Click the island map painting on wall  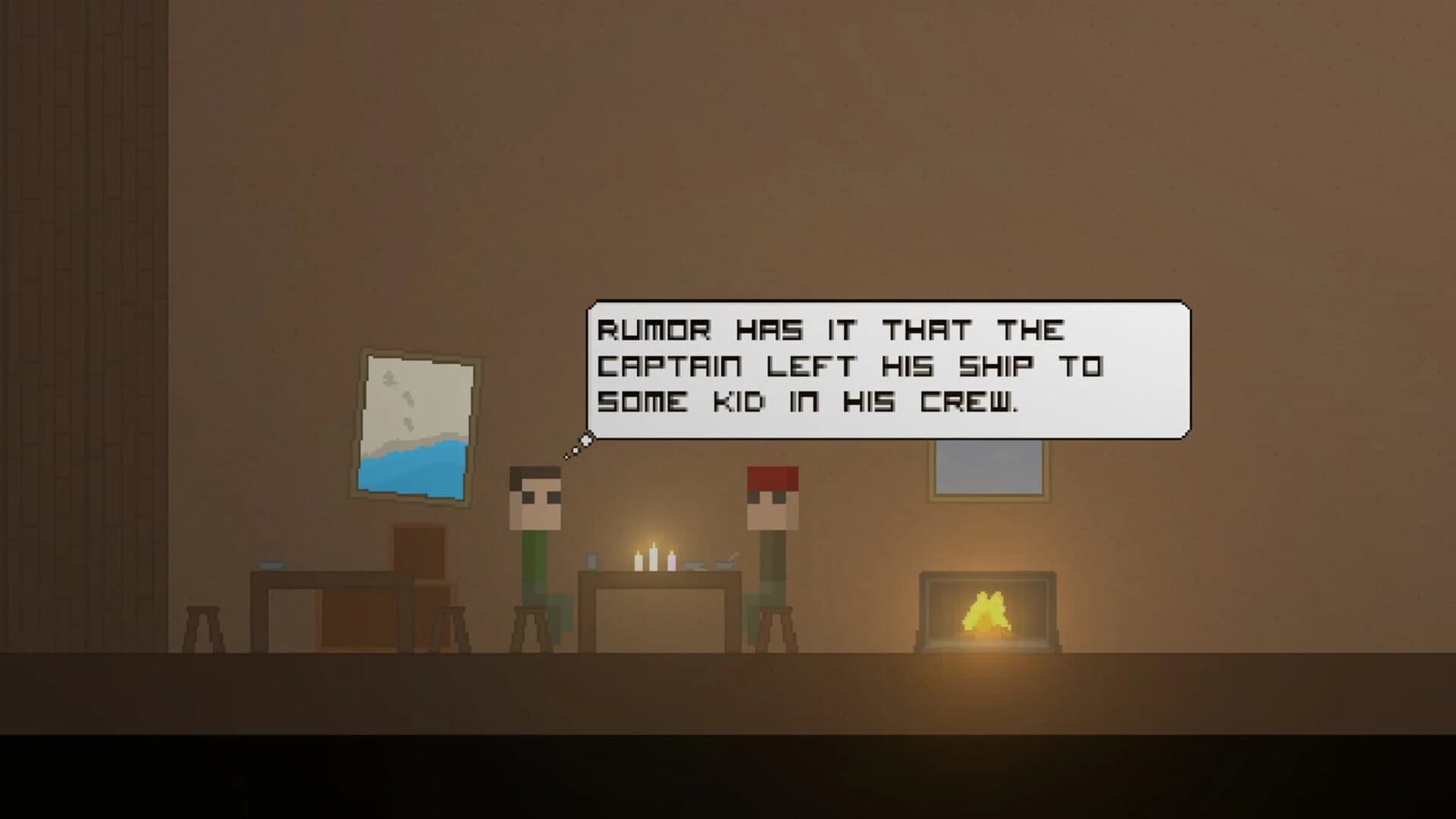(417, 425)
